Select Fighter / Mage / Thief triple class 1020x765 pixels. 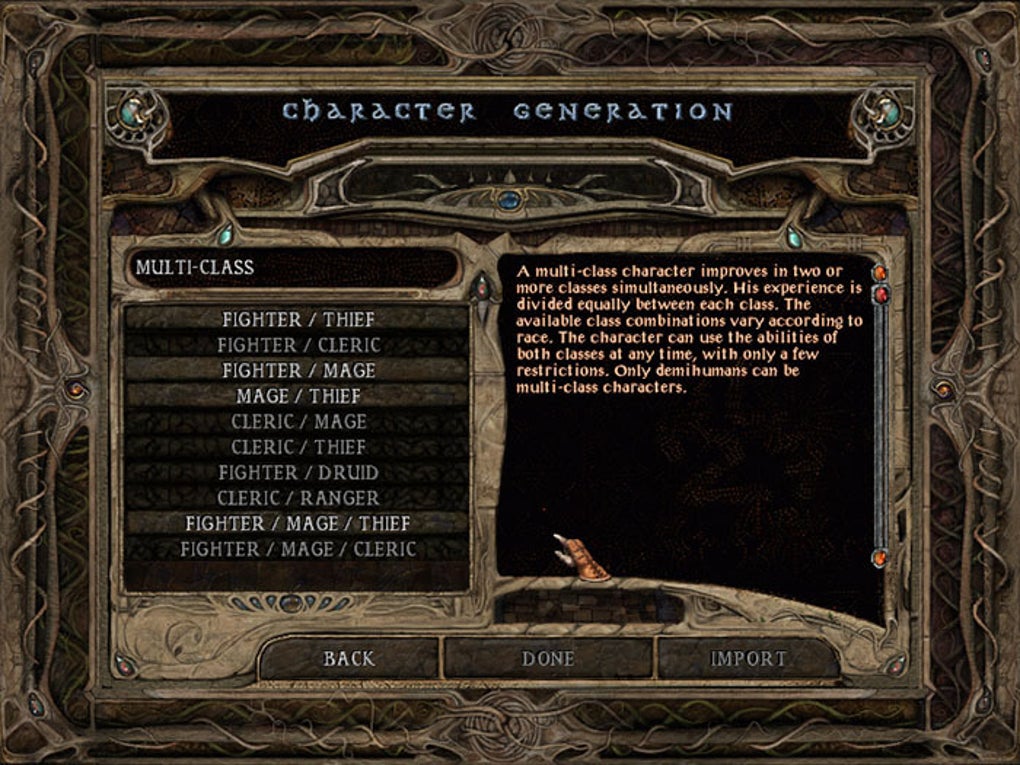298,524
